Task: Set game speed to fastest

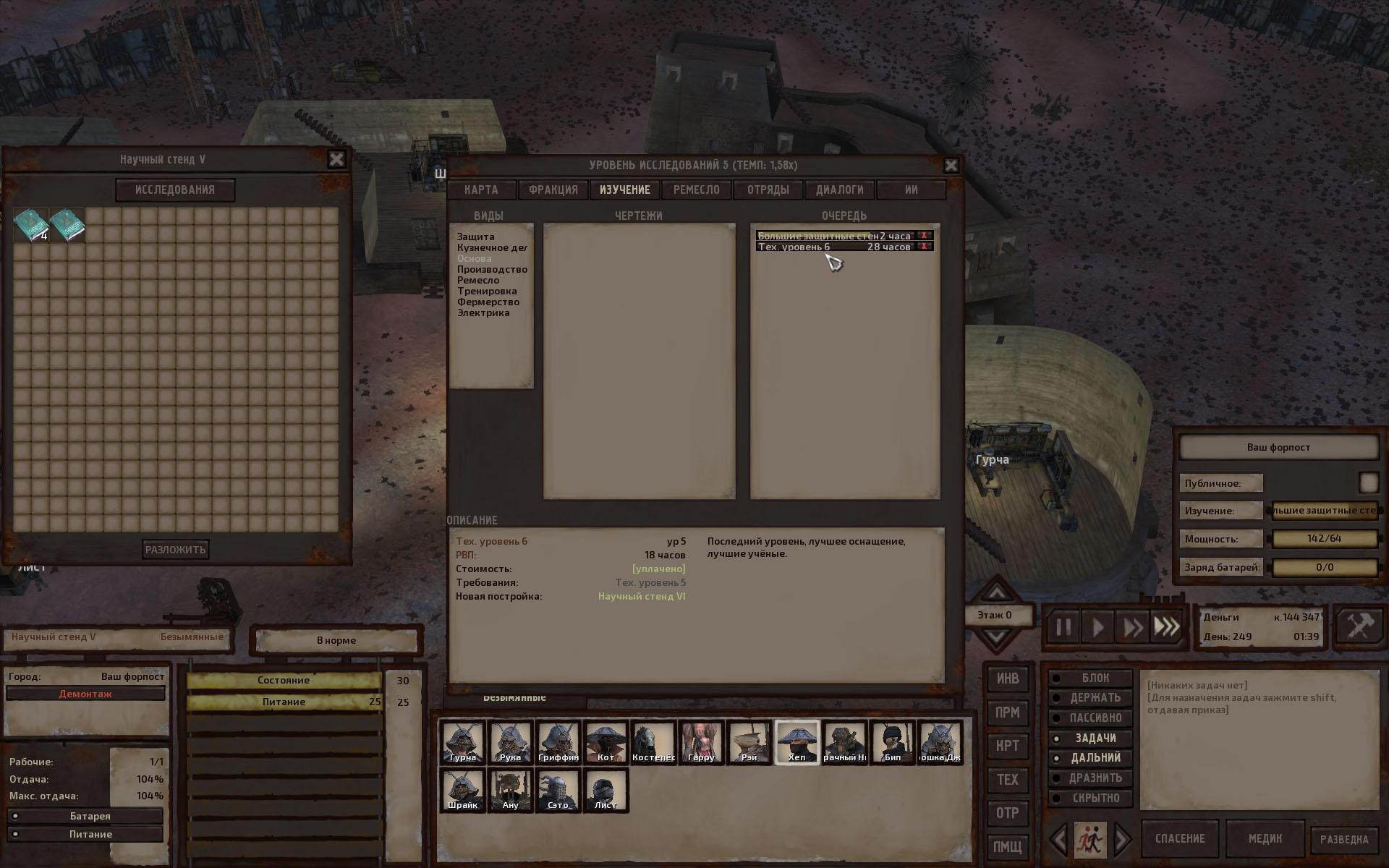Action: pos(1166,626)
